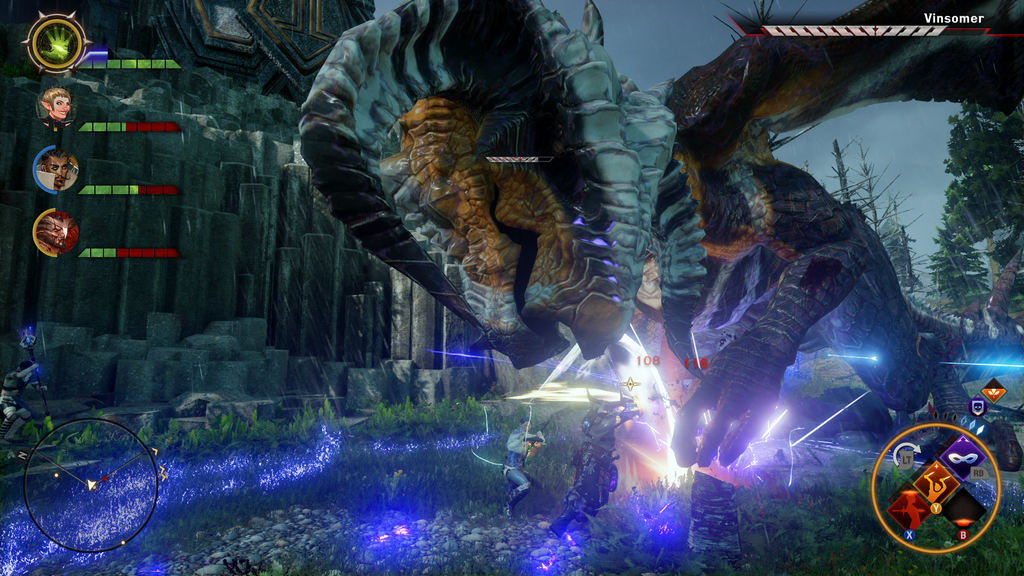Use the orange twin daggers ability

click(x=936, y=483)
